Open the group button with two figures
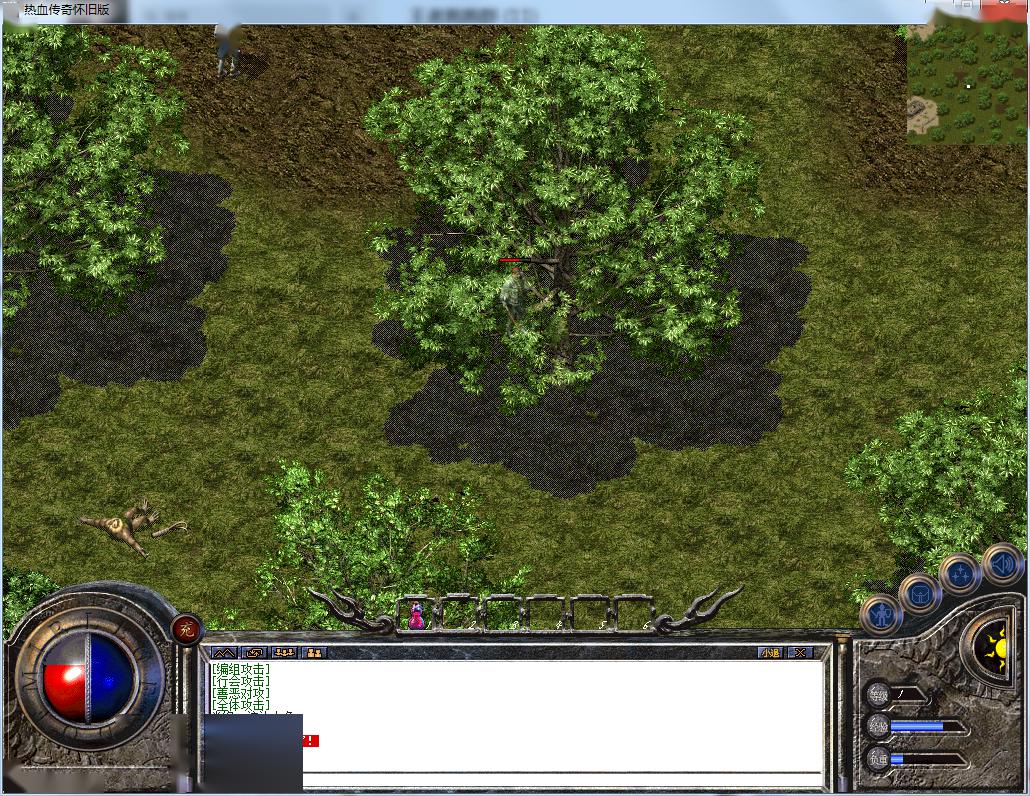 coord(314,652)
